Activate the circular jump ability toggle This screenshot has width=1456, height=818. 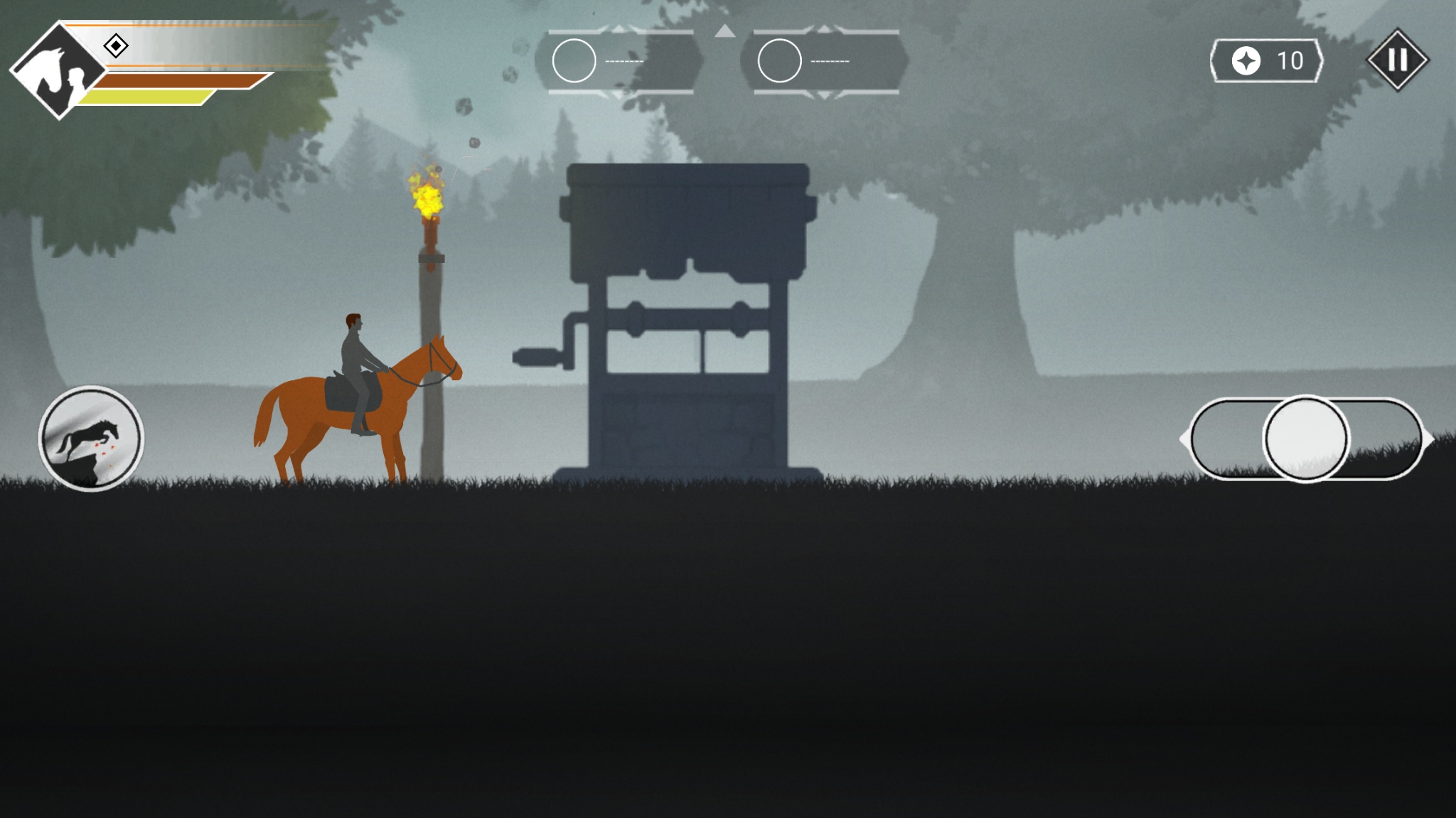click(x=1307, y=439)
